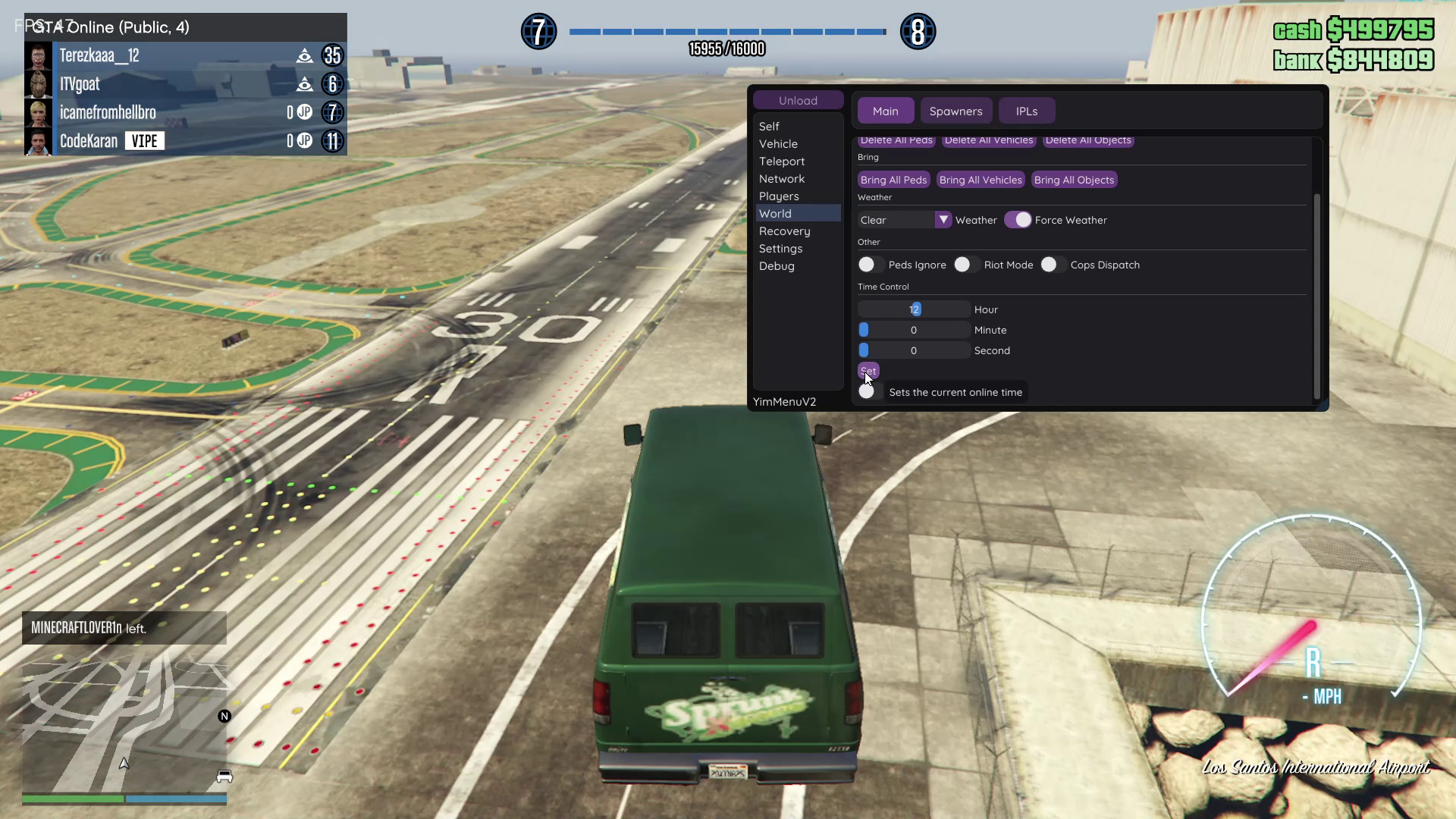Open the Teleport section
This screenshot has height=819, width=1456.
tap(782, 162)
